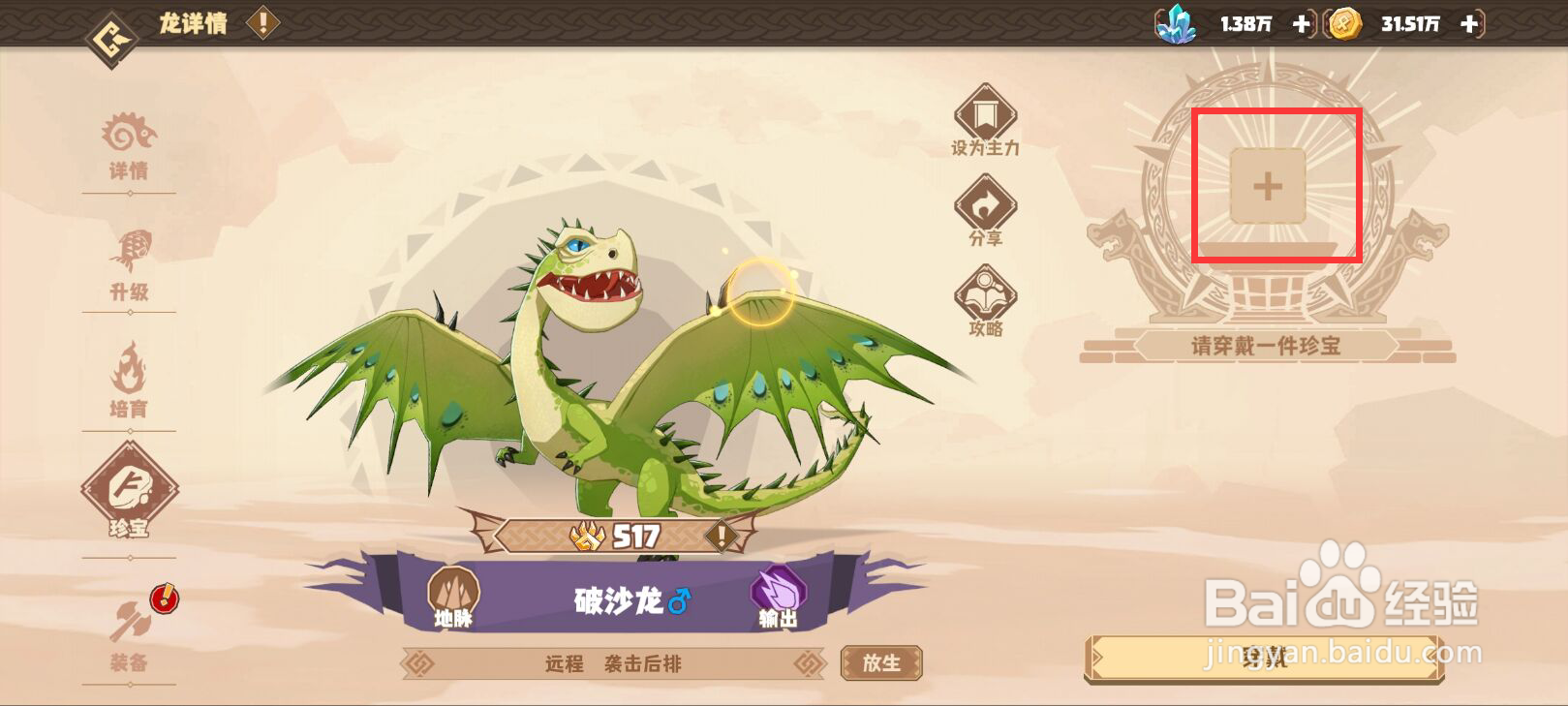Image resolution: width=1568 pixels, height=706 pixels.
Task: Open the 装备 (Equipment) icon with red badge
Action: click(131, 620)
